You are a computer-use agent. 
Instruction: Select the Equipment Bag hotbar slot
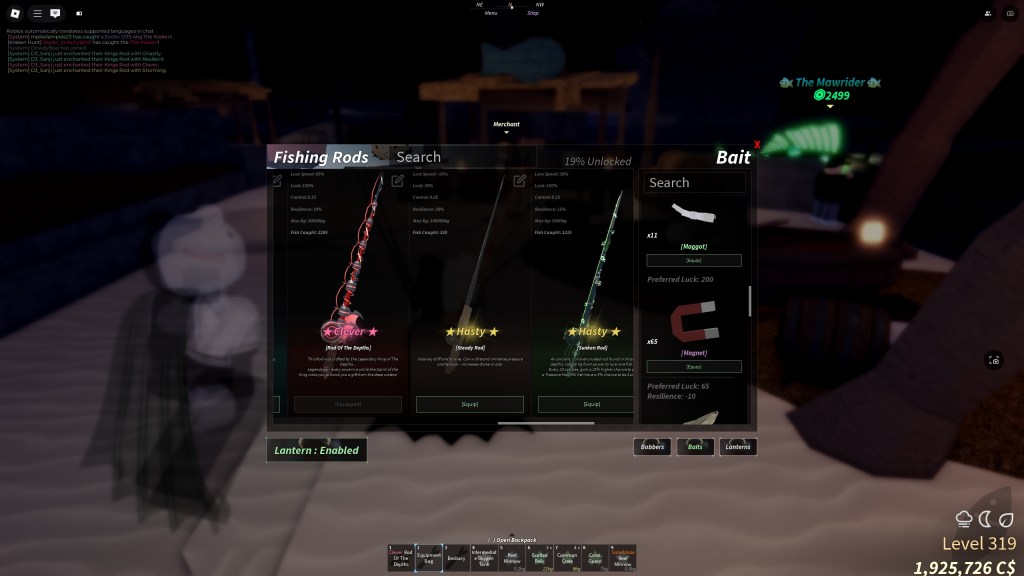429,558
